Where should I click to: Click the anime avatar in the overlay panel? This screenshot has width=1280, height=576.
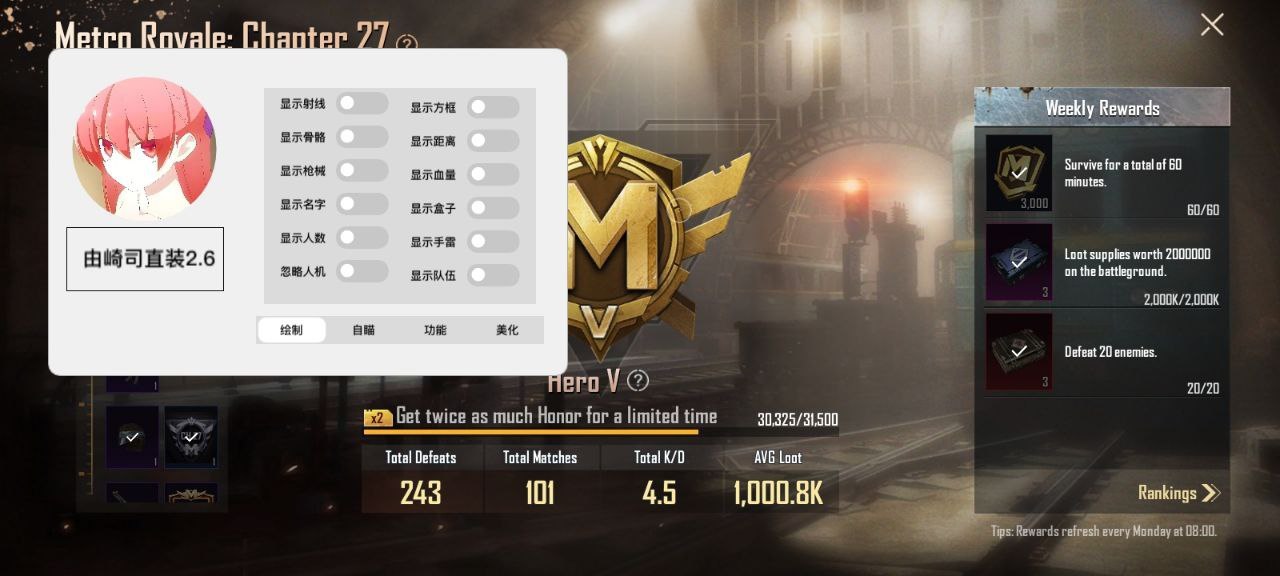tap(145, 148)
